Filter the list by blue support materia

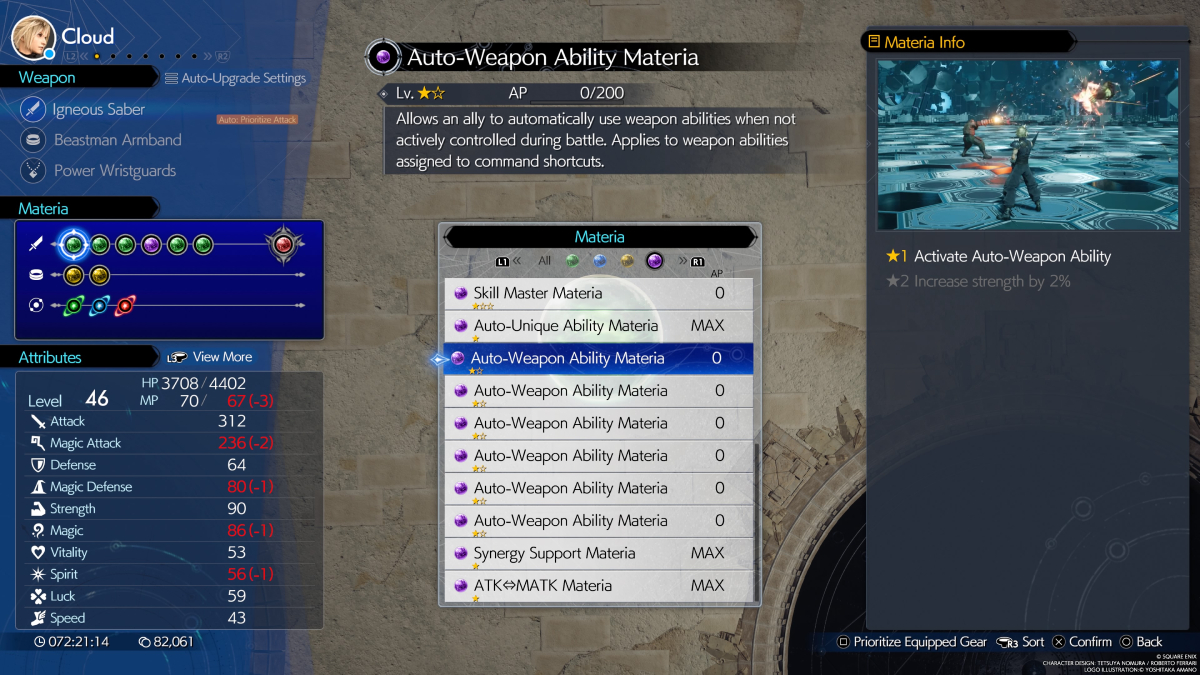coord(599,261)
